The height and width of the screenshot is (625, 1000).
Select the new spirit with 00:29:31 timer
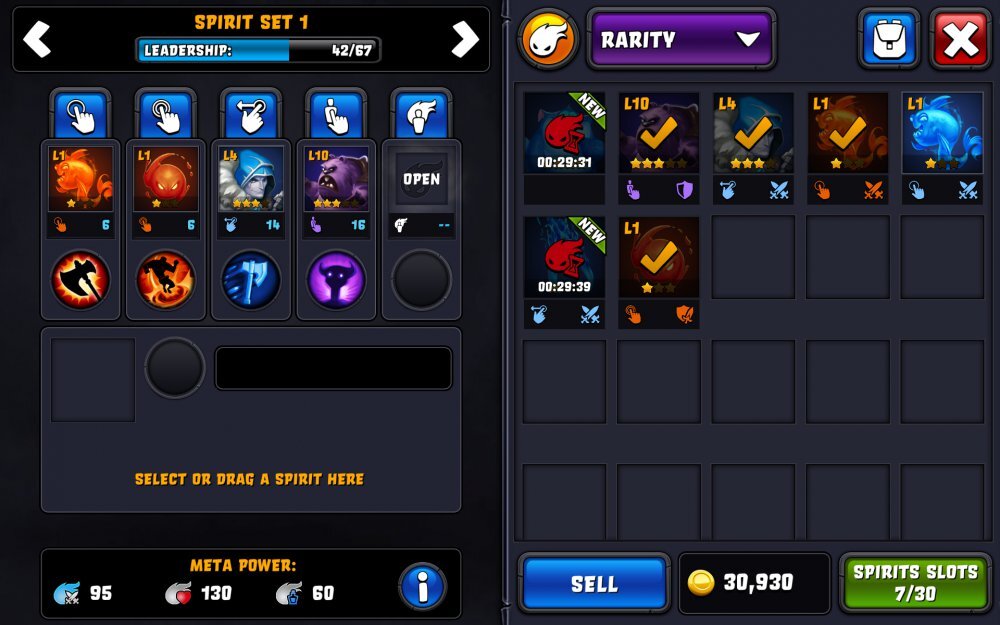tap(564, 133)
